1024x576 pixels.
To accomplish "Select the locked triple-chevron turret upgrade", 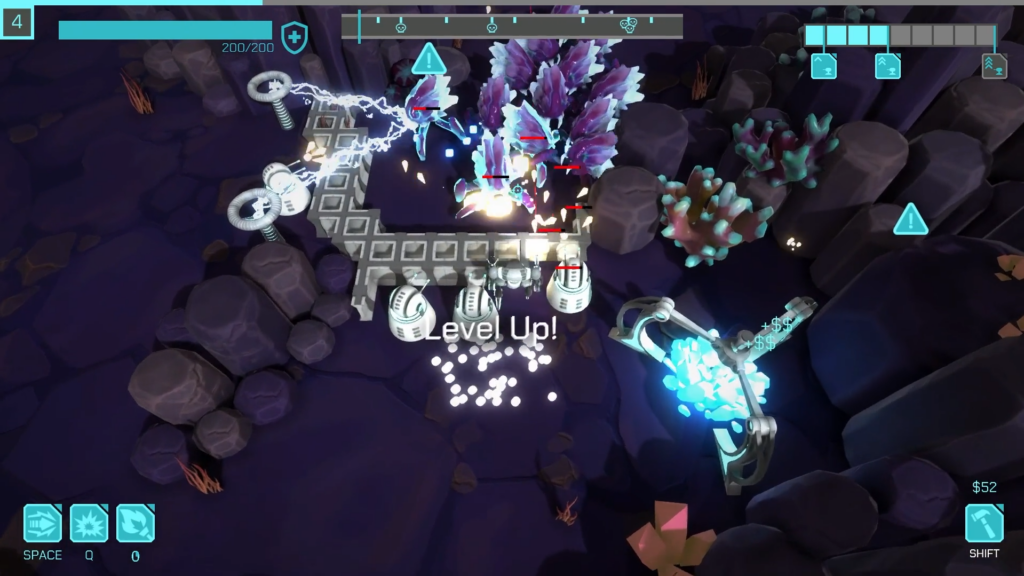I will point(994,66).
